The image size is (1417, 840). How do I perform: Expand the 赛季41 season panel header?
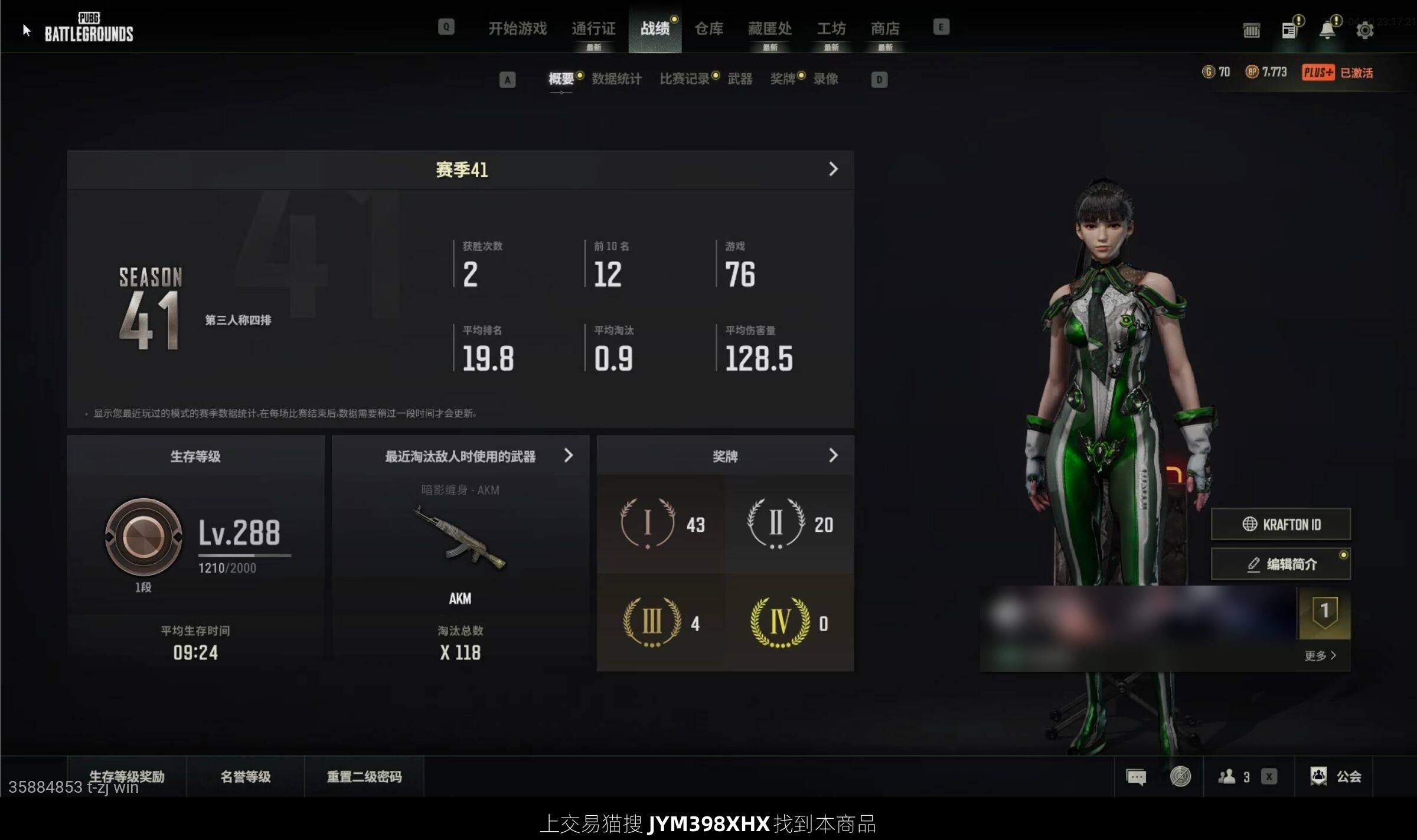pos(461,170)
